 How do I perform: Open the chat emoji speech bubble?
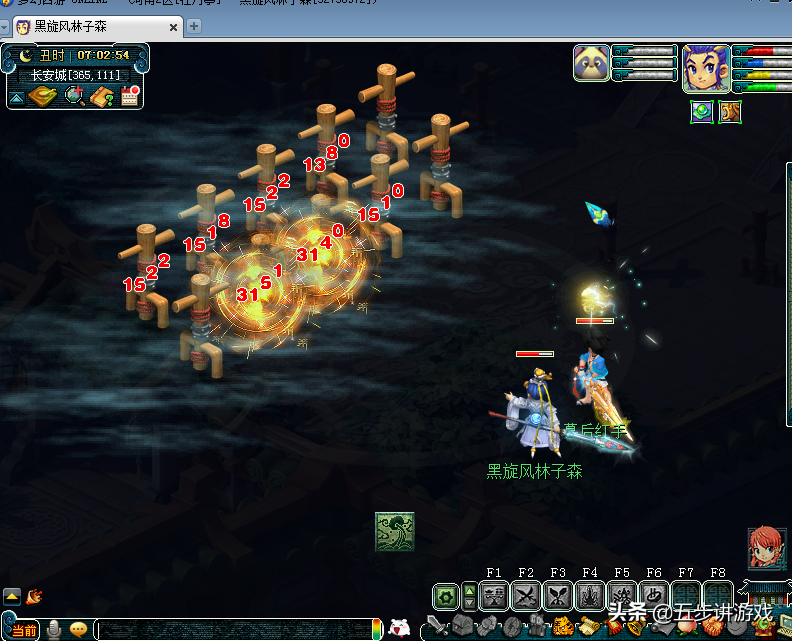point(78,630)
